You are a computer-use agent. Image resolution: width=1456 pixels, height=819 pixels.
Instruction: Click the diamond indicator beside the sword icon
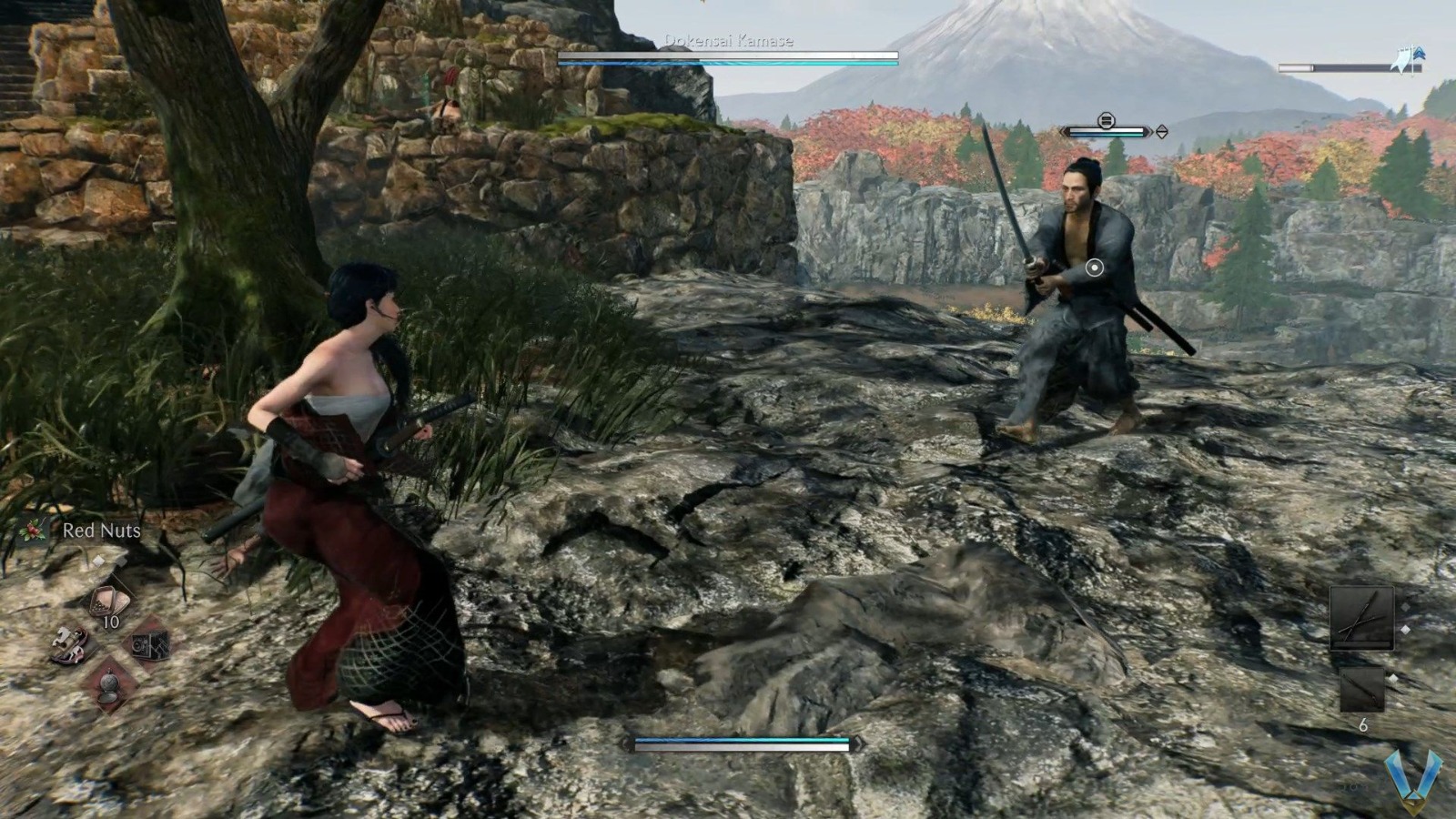1405,629
